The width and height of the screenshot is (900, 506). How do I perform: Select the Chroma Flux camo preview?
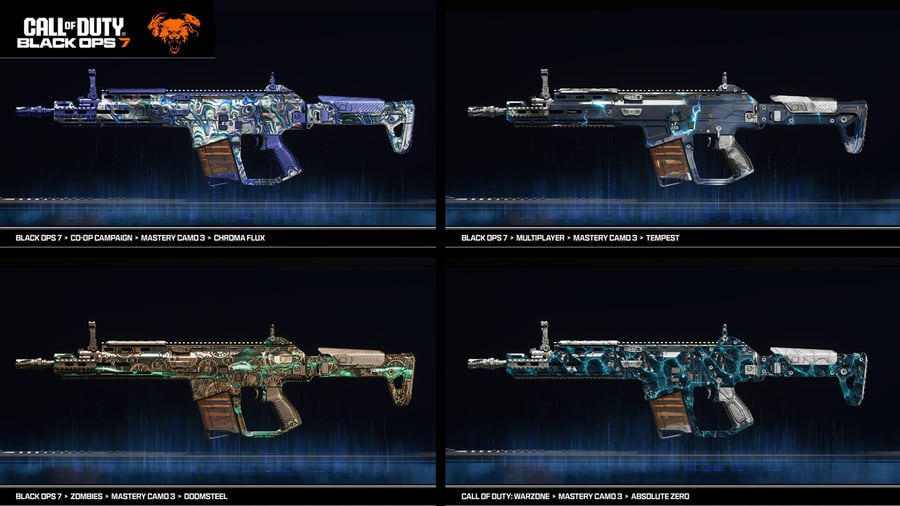tap(216, 130)
